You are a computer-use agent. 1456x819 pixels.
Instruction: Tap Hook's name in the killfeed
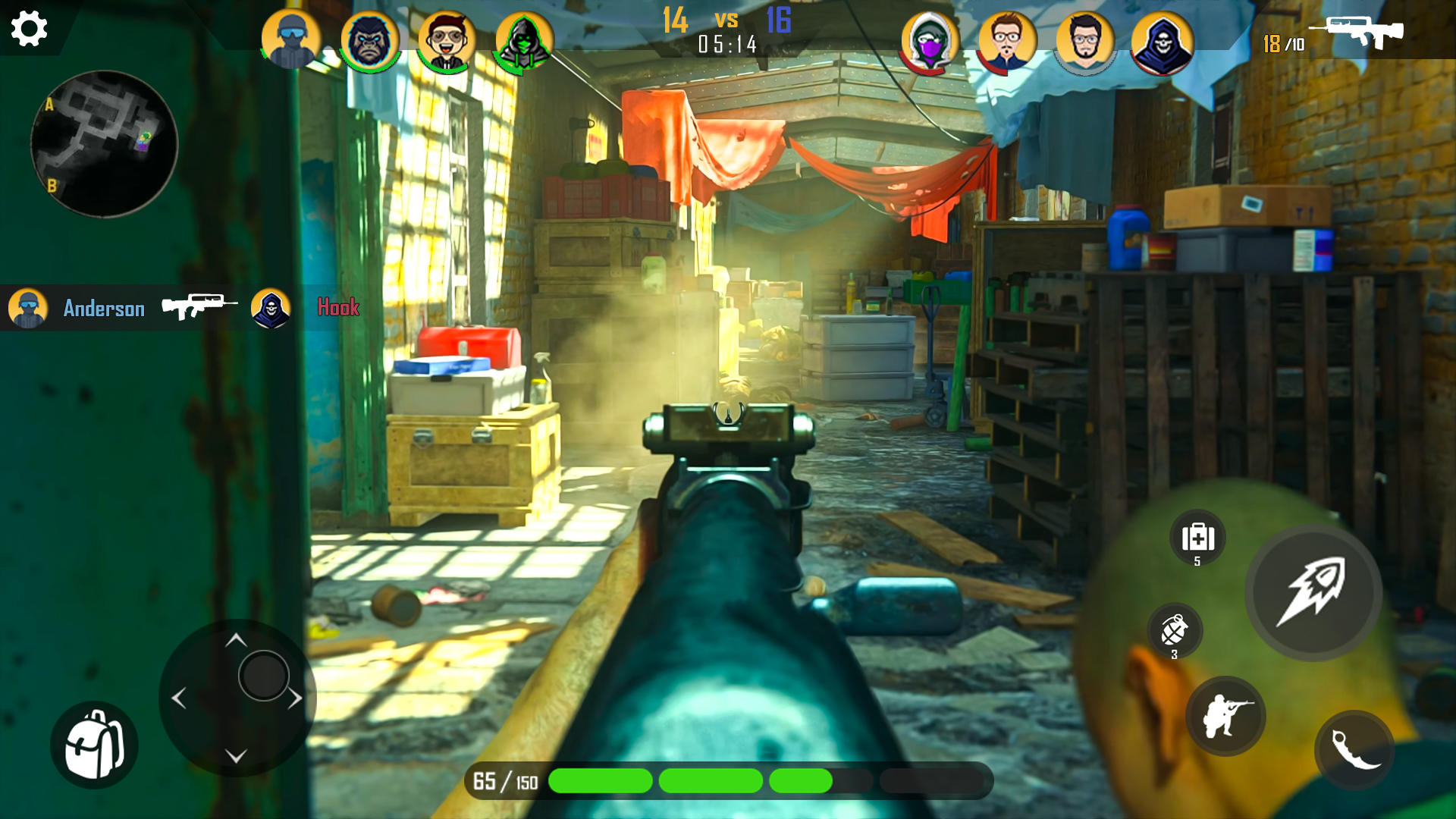point(339,308)
